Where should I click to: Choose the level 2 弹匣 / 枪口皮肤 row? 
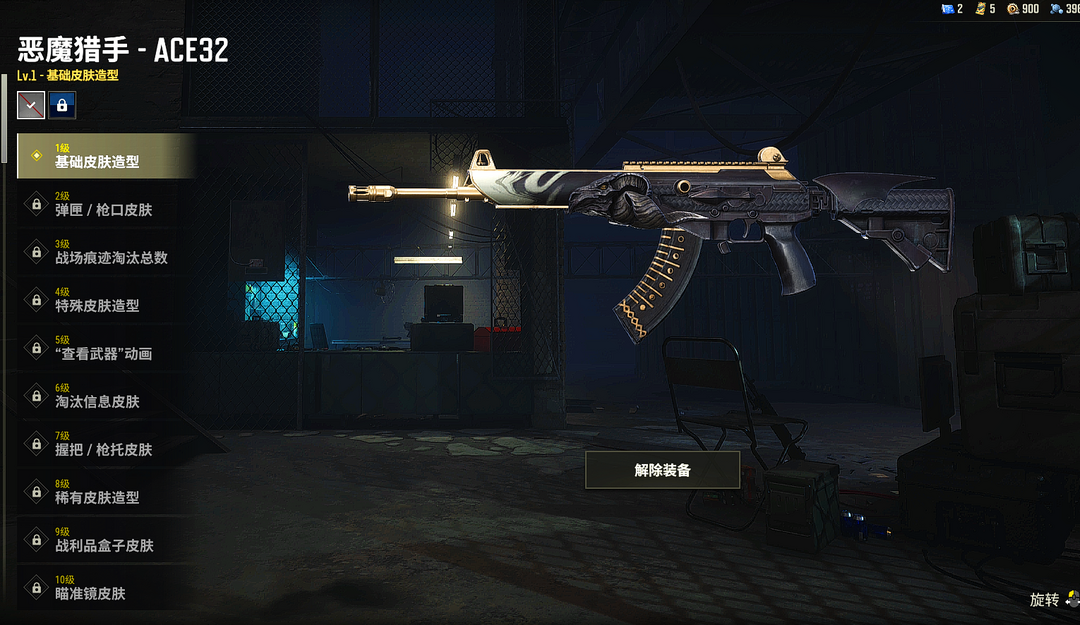[x=105, y=204]
